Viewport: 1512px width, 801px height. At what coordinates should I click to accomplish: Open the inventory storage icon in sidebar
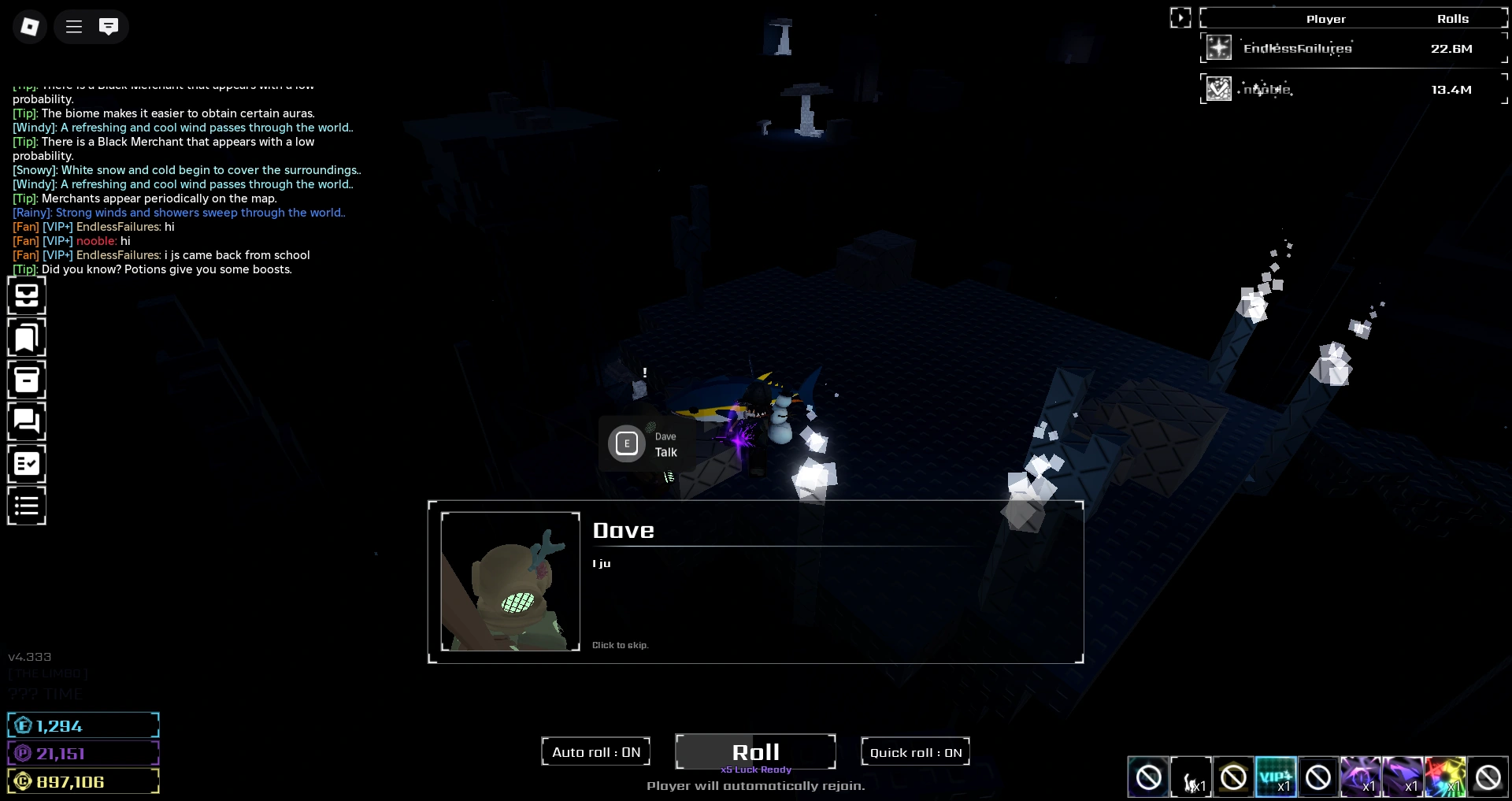pyautogui.click(x=27, y=295)
